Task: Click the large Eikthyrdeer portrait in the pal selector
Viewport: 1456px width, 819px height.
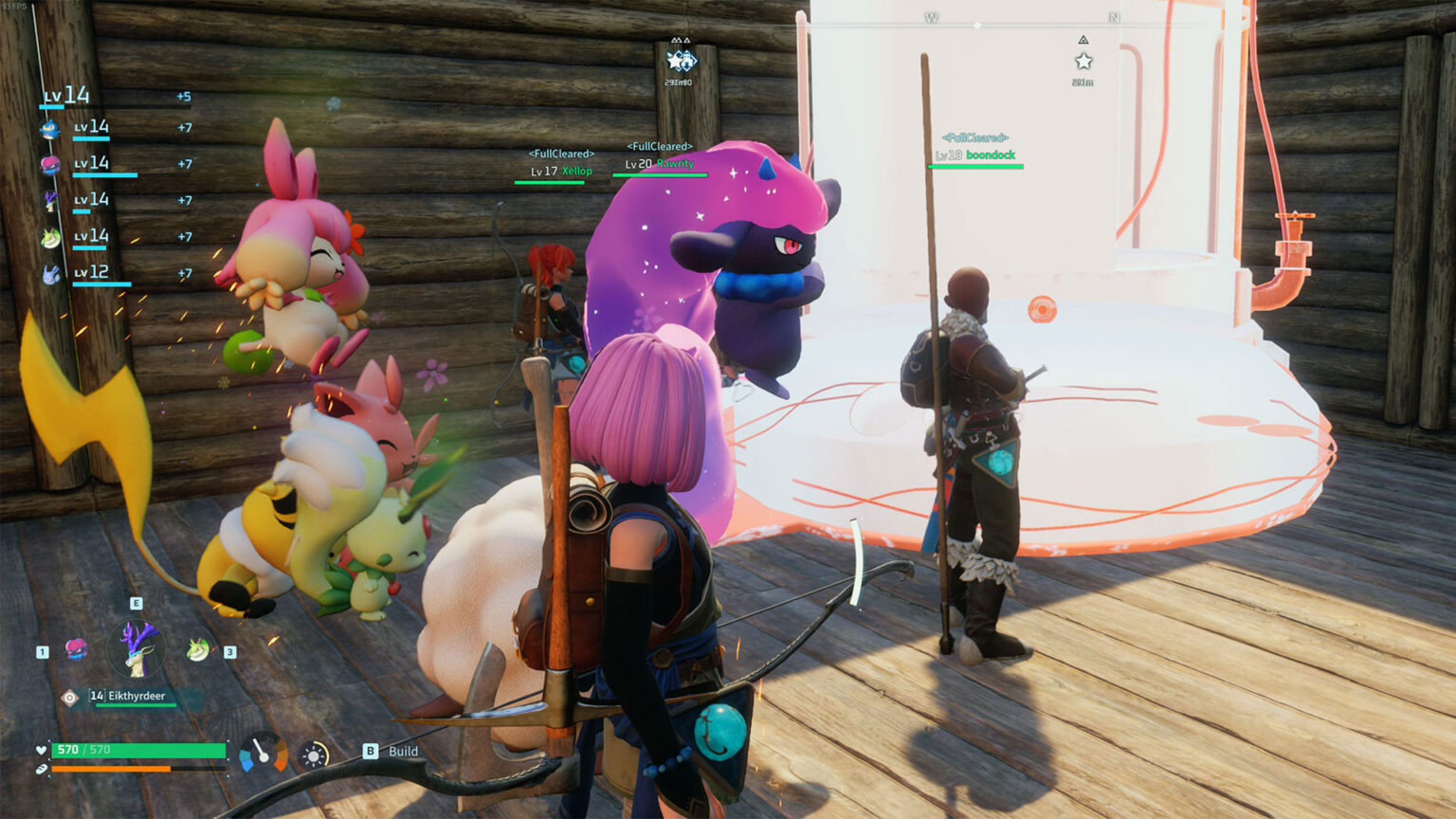Action: [137, 647]
